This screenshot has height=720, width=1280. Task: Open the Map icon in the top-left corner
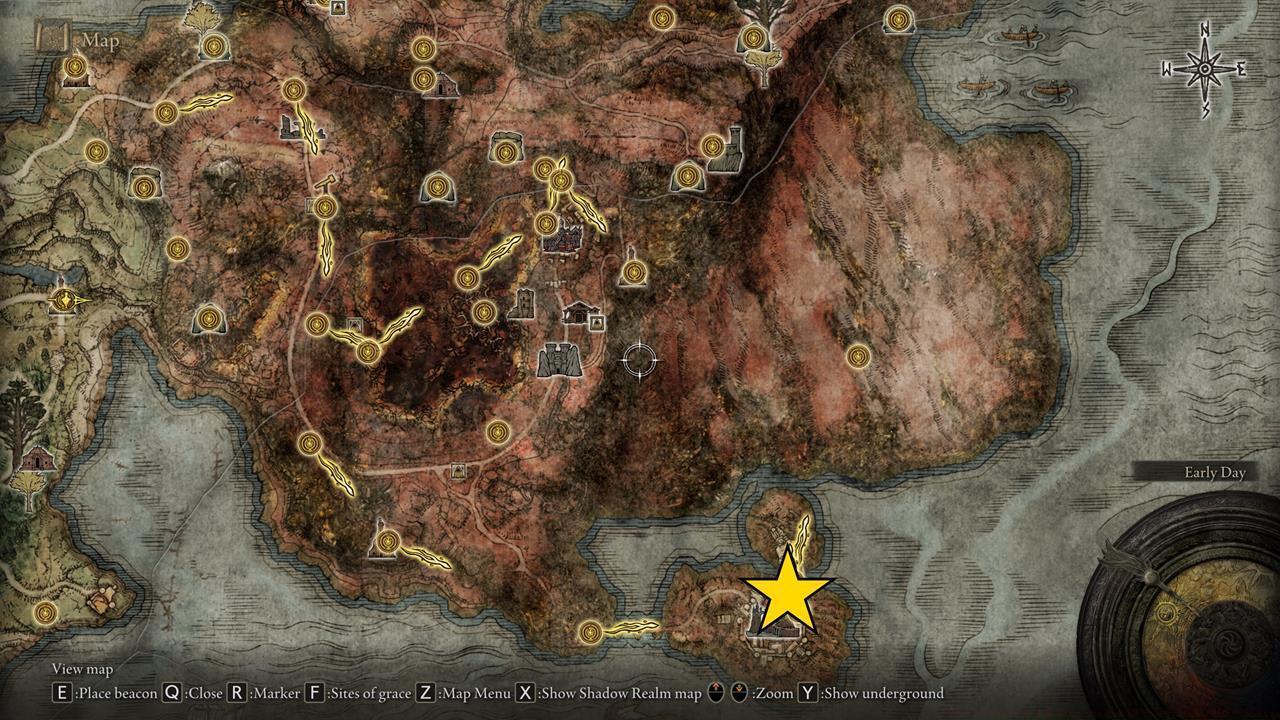tap(52, 38)
